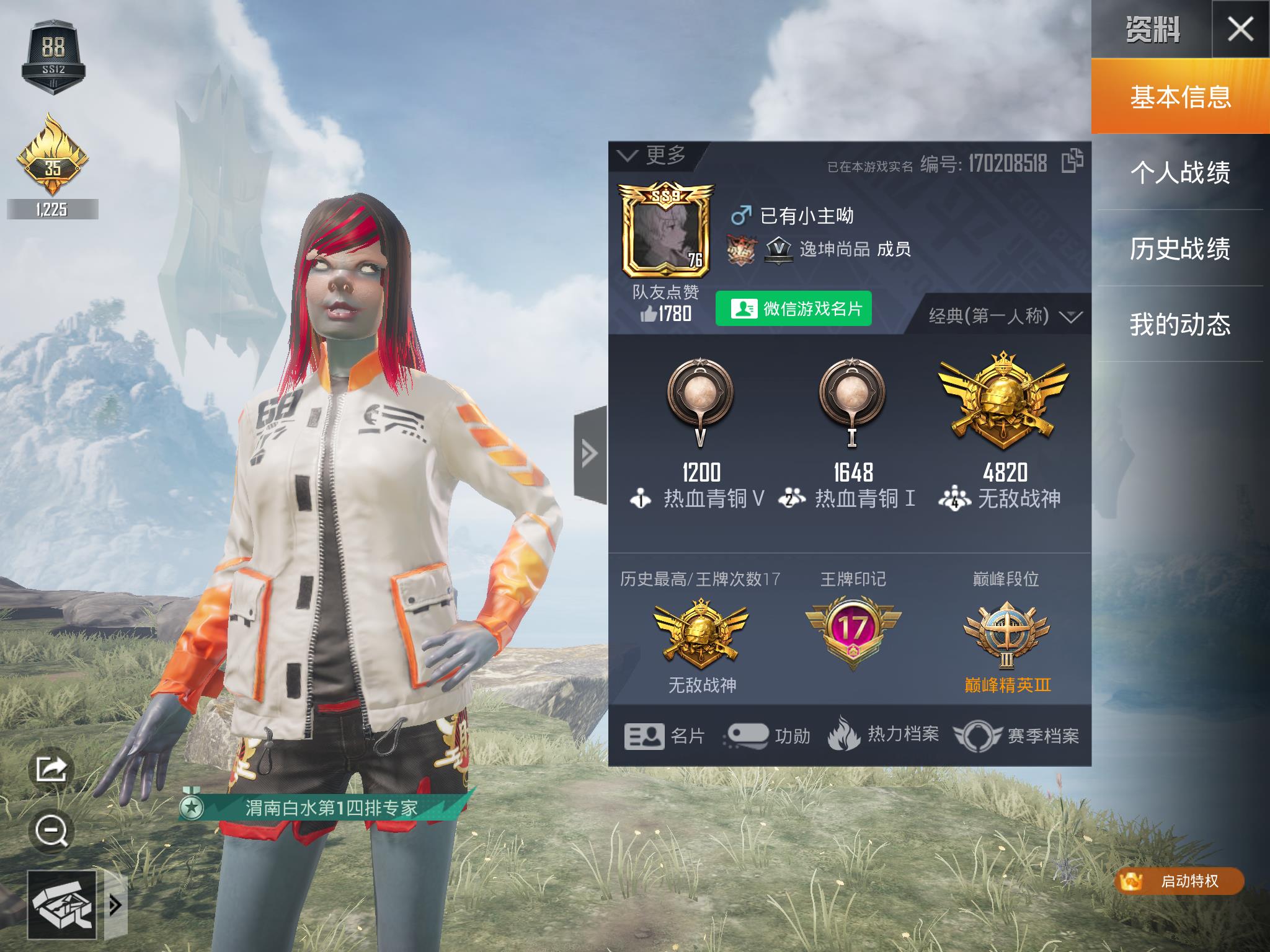Copy the player ID number
Screen dimensions: 1270x952
[1072, 161]
